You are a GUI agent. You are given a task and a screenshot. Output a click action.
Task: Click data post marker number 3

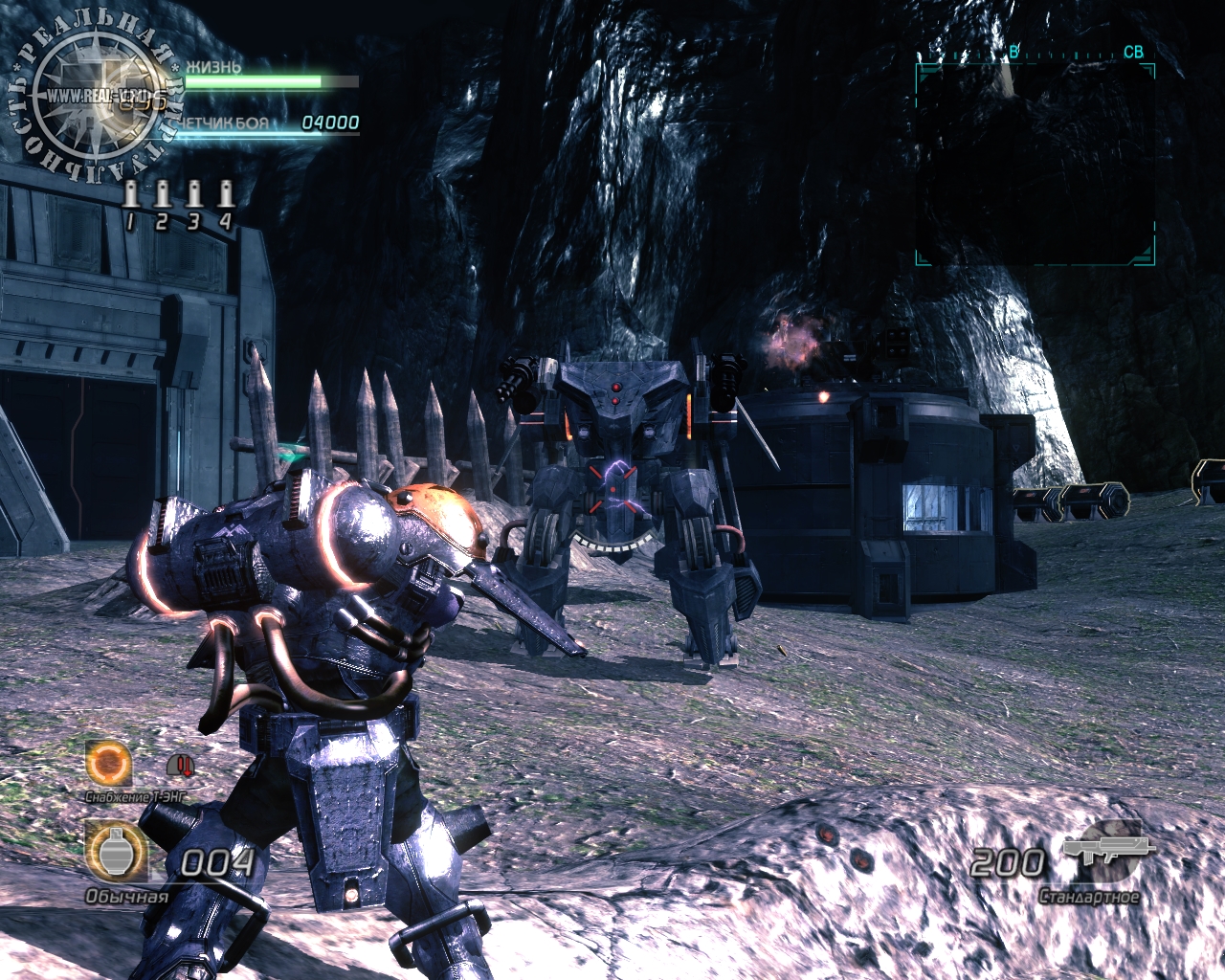point(193,195)
